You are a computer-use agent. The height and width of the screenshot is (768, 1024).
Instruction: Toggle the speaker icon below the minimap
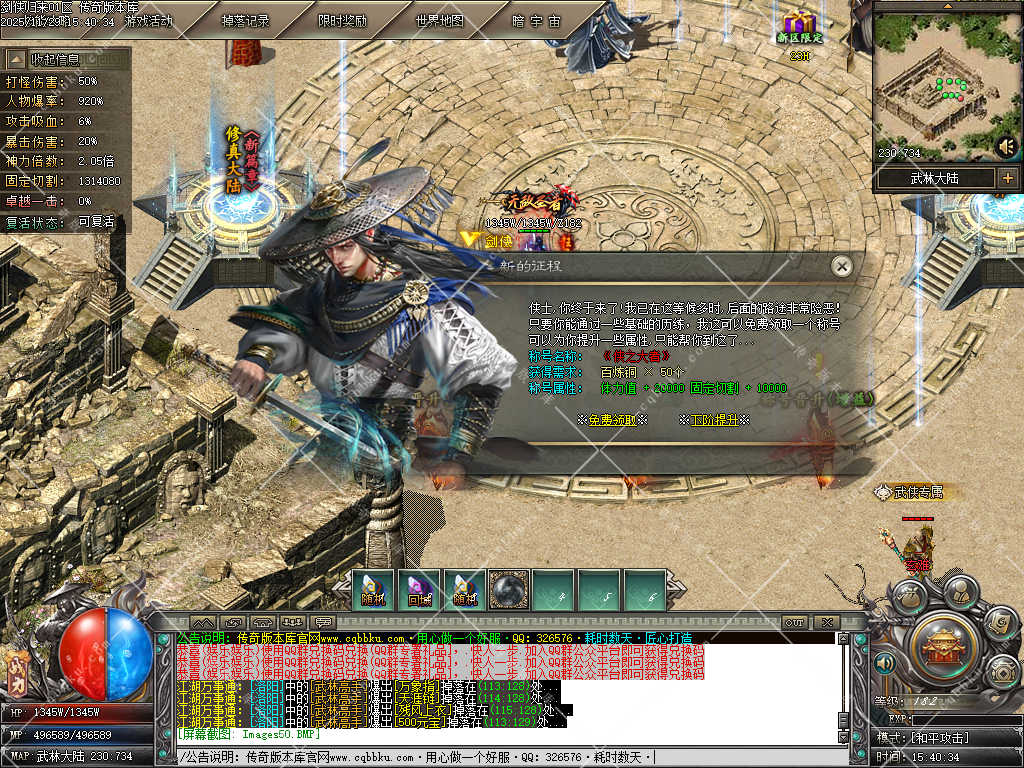point(1006,147)
